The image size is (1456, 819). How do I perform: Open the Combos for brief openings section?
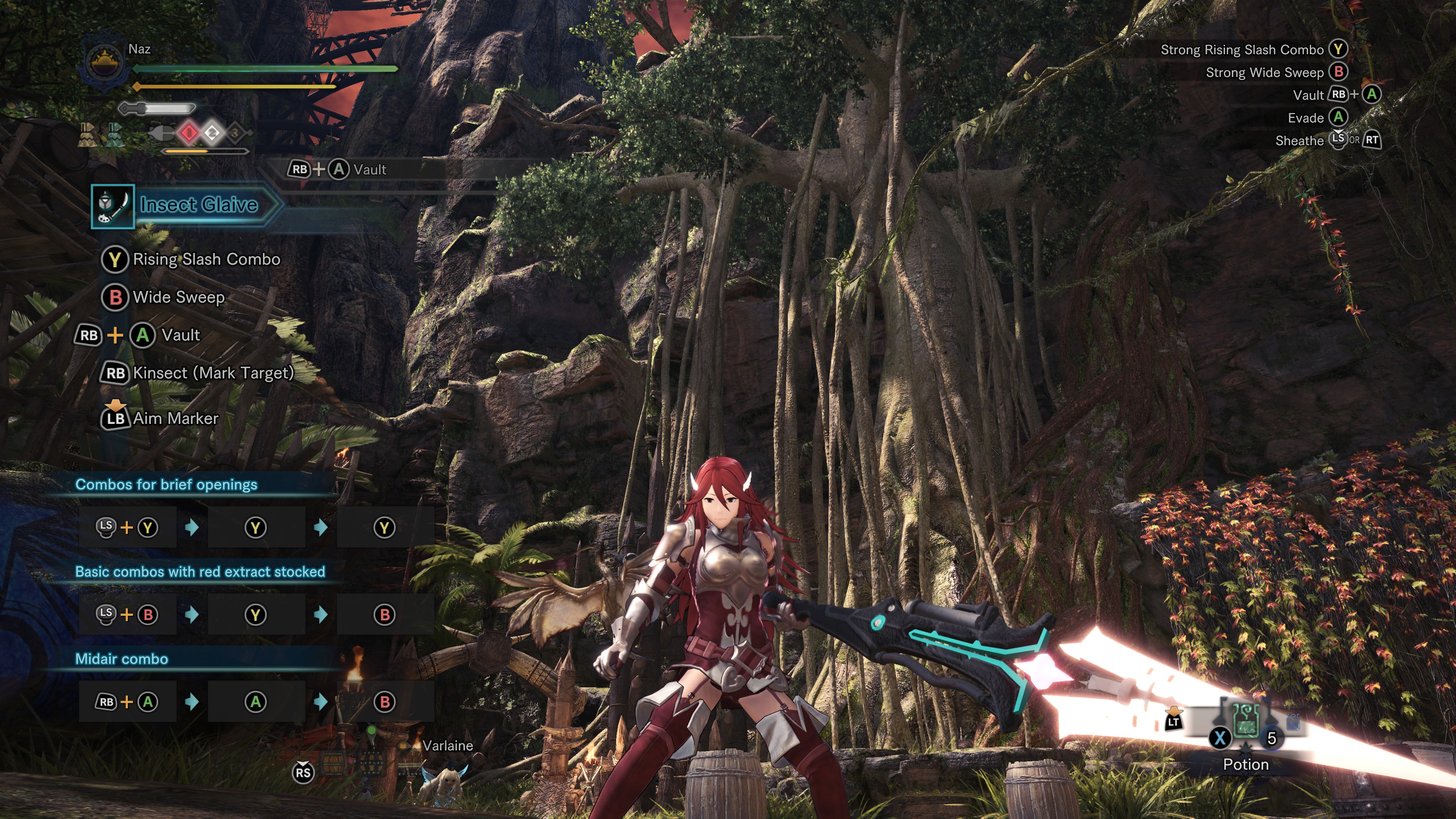166,485
